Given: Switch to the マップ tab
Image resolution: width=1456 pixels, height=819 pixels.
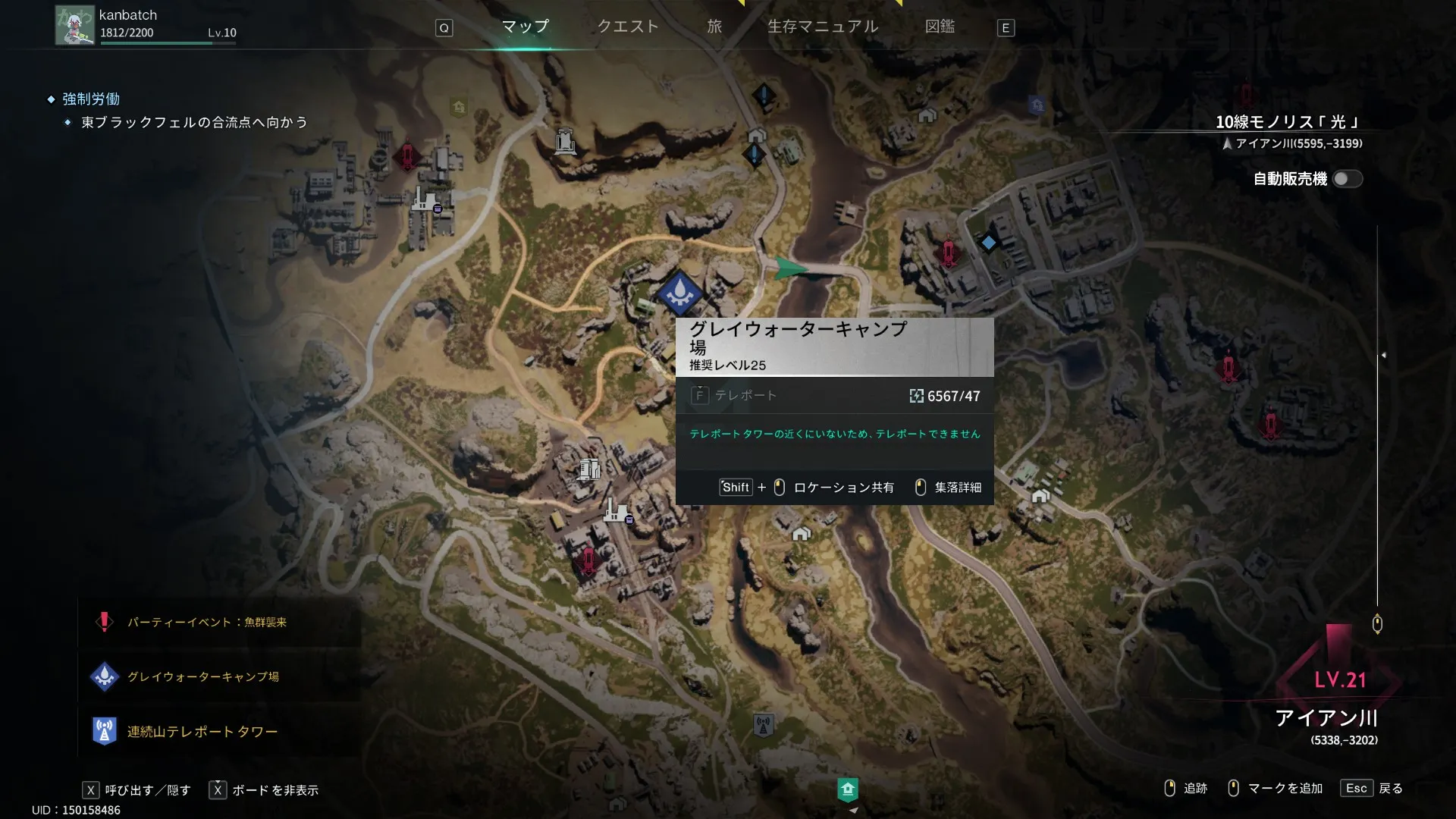Looking at the screenshot, I should click(525, 27).
